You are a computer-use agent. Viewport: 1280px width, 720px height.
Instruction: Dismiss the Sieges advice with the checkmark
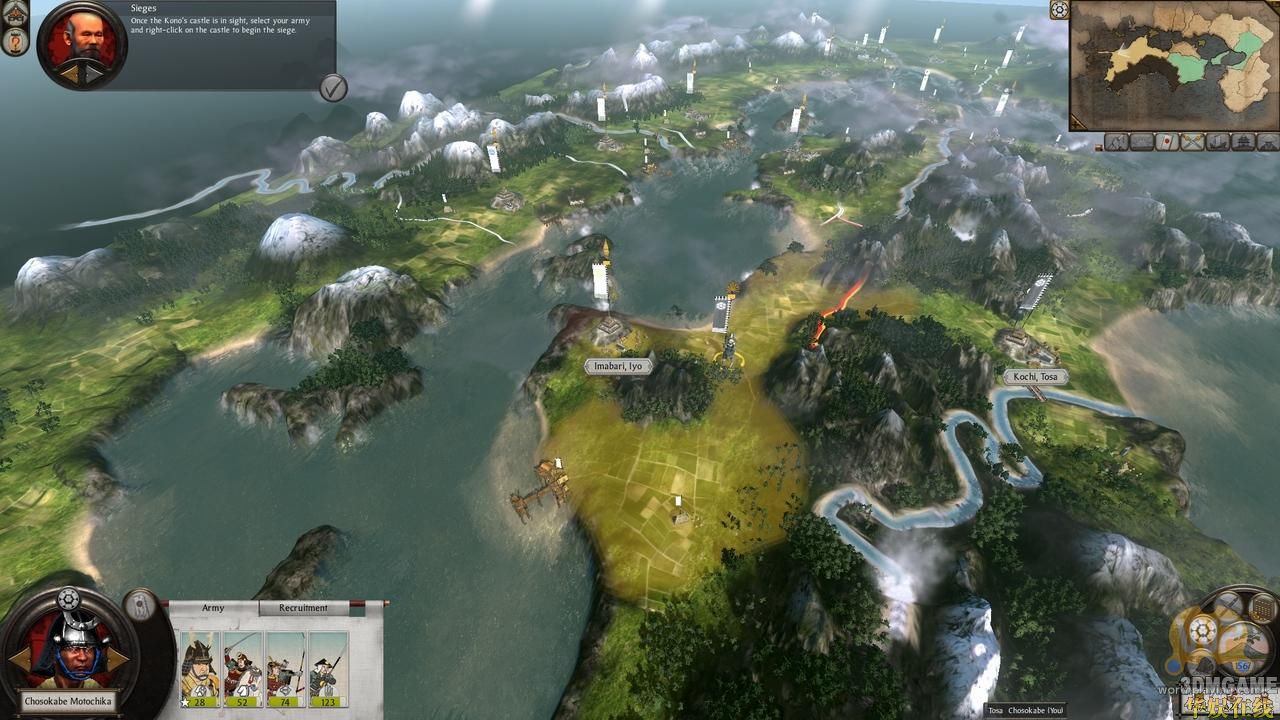click(333, 88)
